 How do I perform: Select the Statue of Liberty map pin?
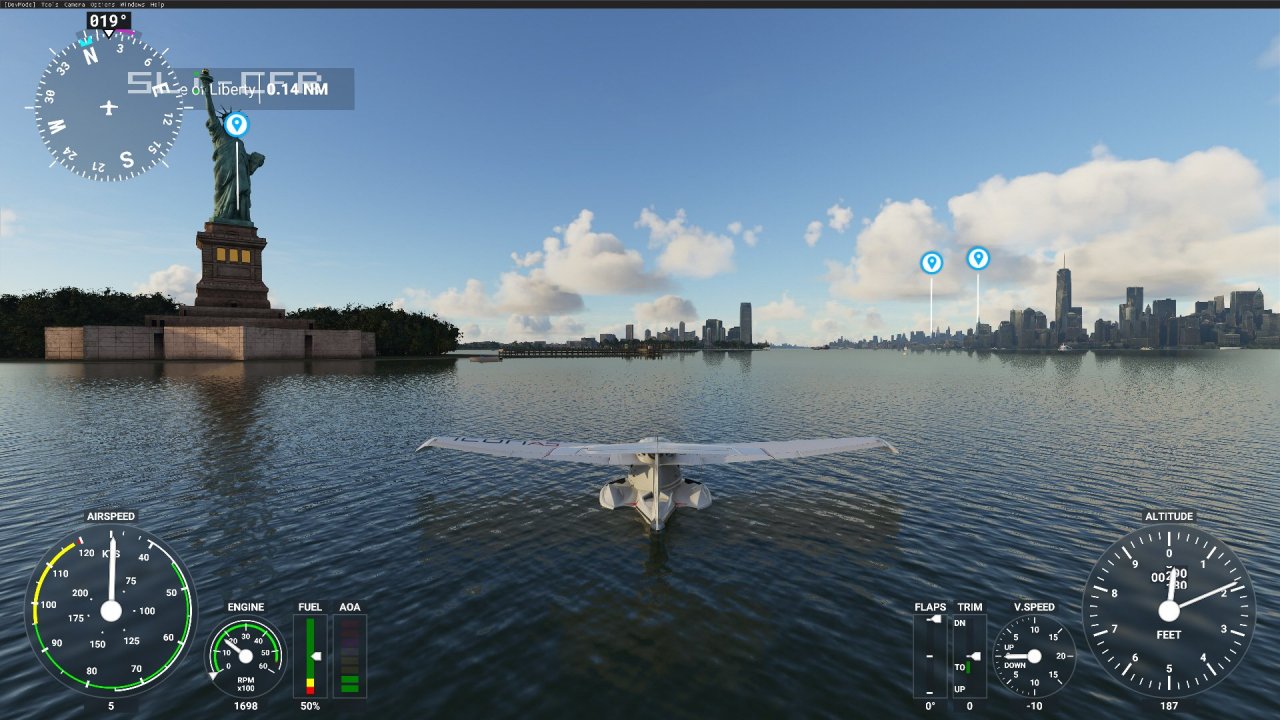[236, 124]
